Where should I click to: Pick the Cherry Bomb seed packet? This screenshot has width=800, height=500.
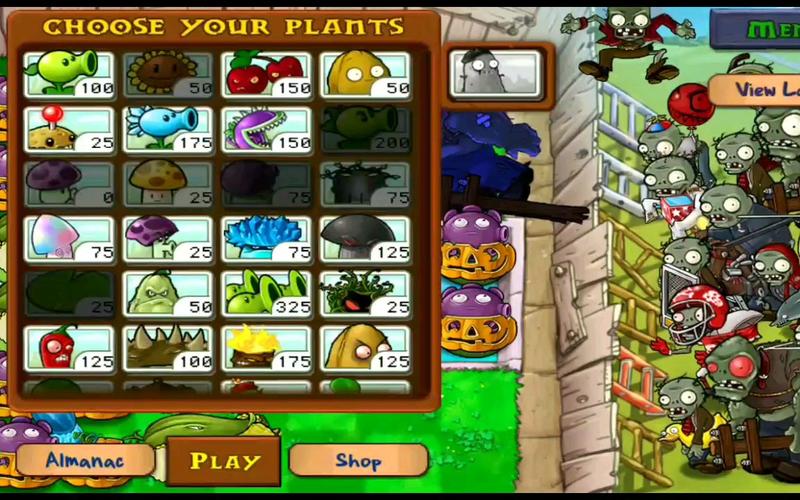[266, 74]
